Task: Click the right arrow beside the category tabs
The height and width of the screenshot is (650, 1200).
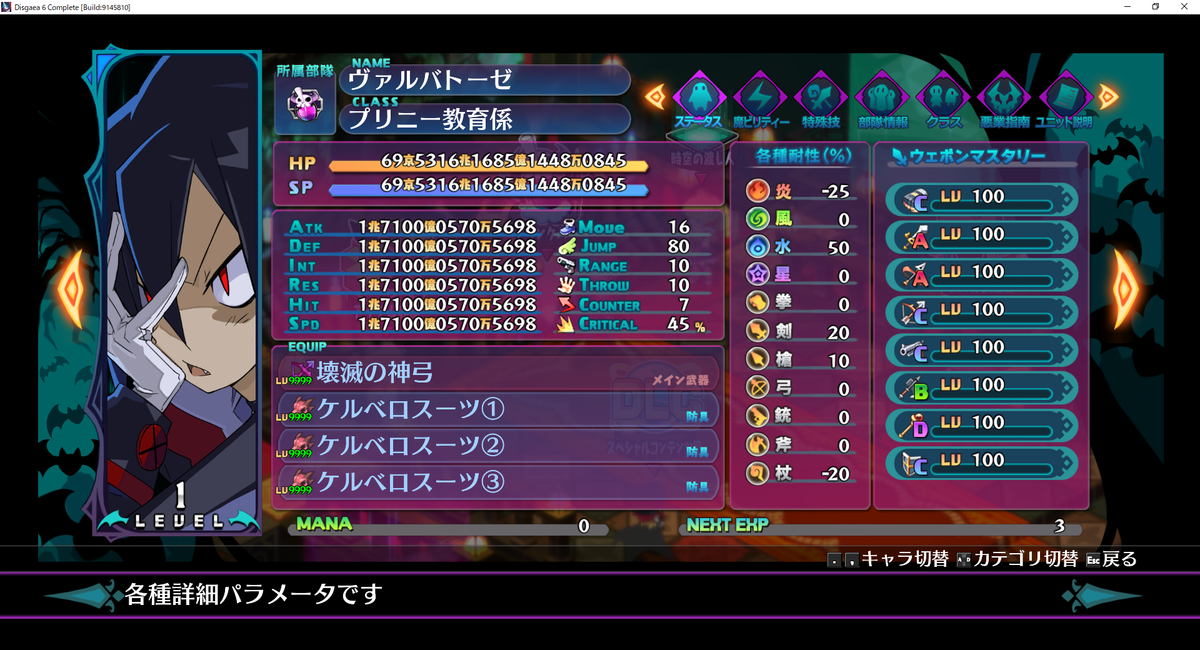Action: pos(1108,96)
